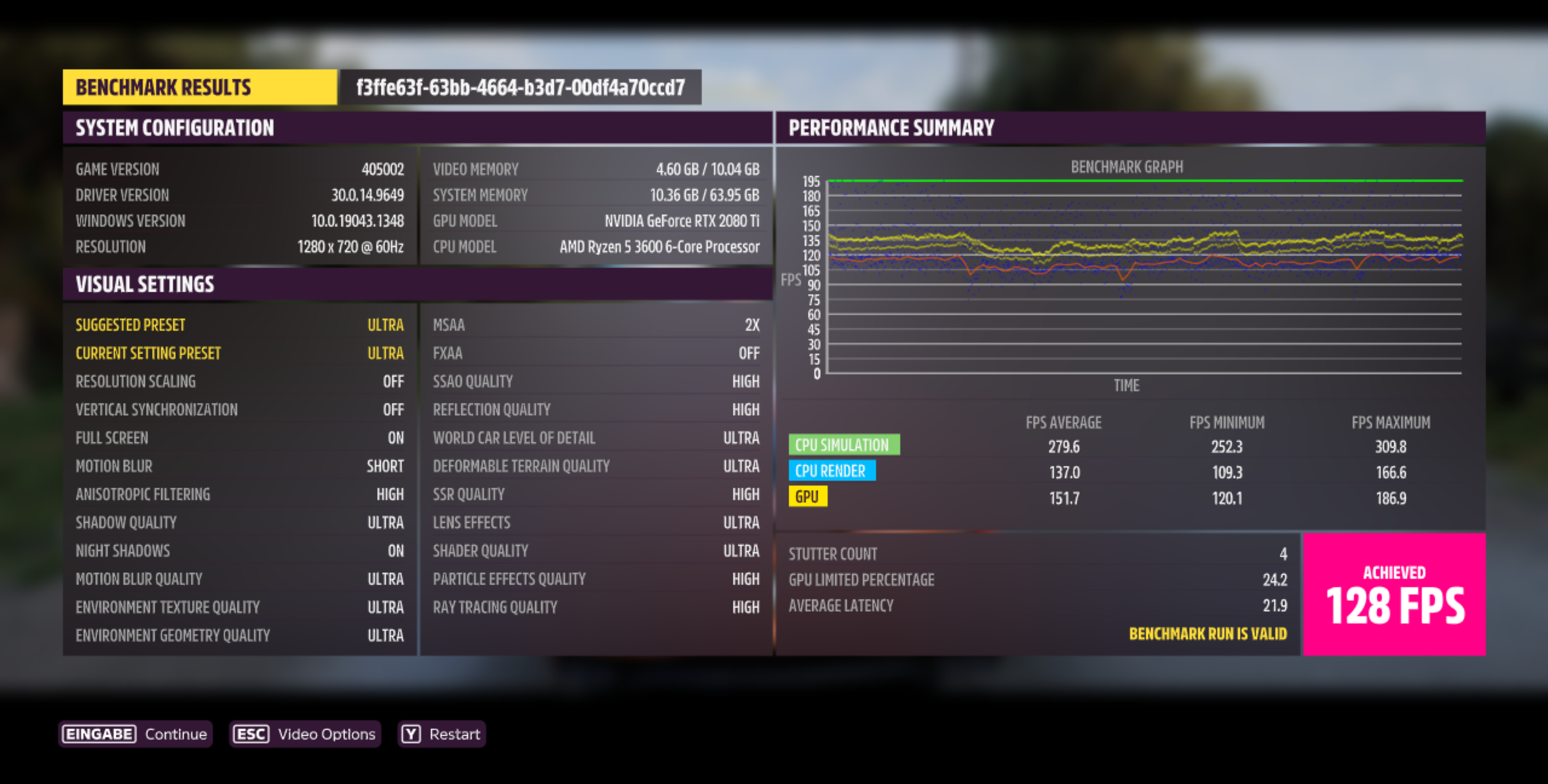Switch to the VISUAL SETTINGS section header

(x=144, y=284)
